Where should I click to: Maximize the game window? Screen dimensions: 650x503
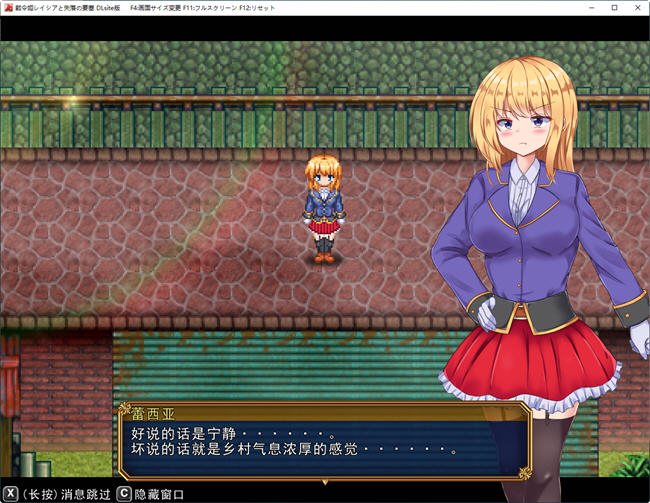[x=613, y=7]
